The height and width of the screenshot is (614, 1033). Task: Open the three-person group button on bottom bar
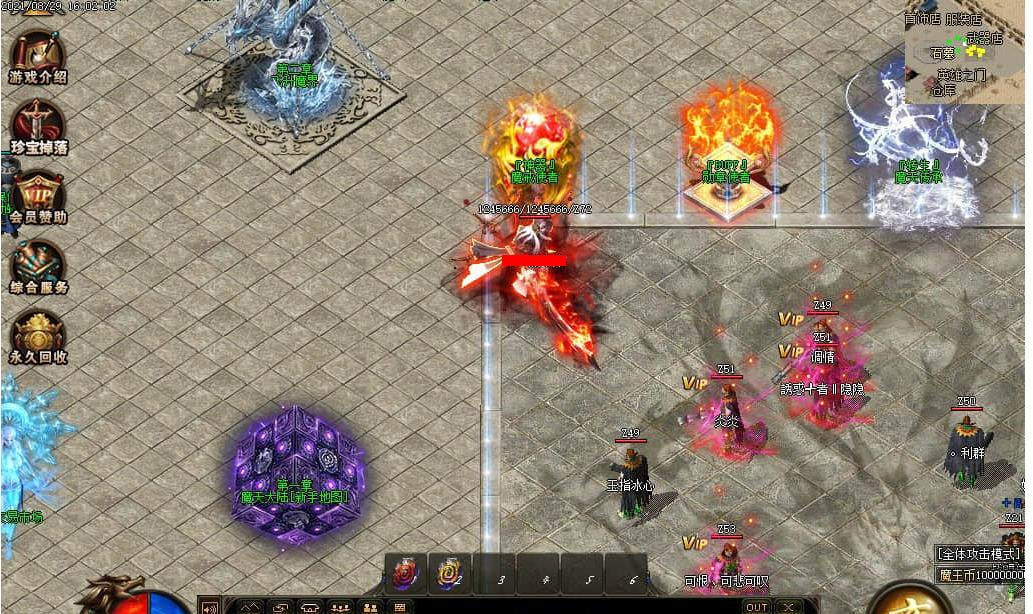(340, 606)
